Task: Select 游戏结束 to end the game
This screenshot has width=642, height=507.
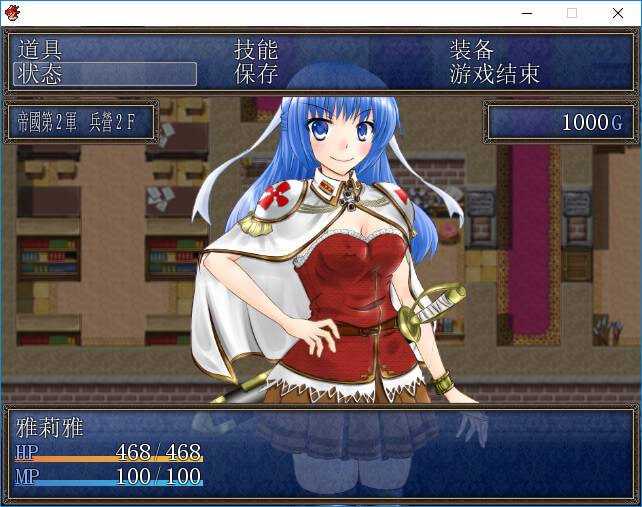Action: coord(495,74)
